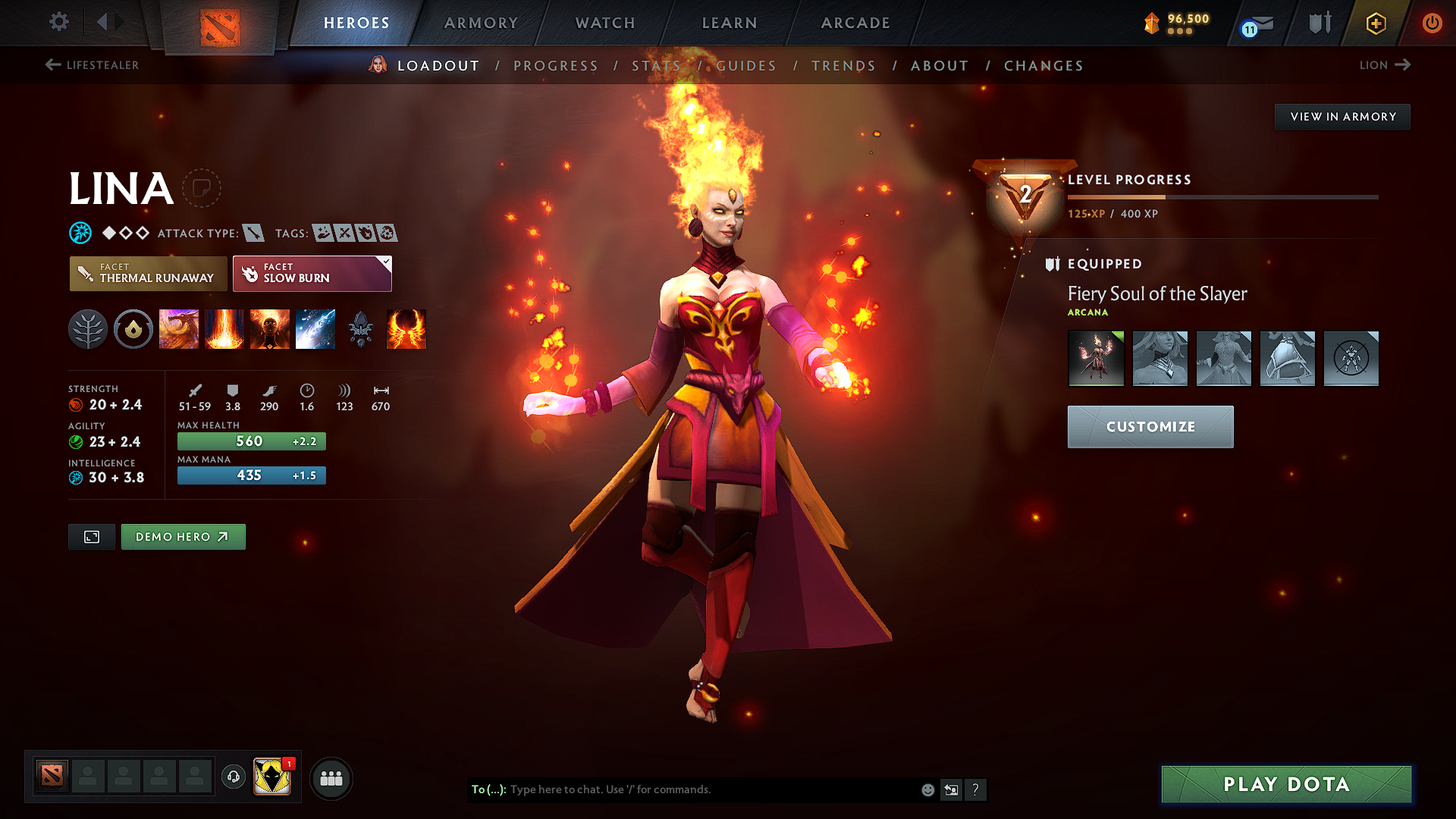This screenshot has width=1456, height=819.
Task: Inspect the Fiery Soul ability icon
Action: pos(270,328)
